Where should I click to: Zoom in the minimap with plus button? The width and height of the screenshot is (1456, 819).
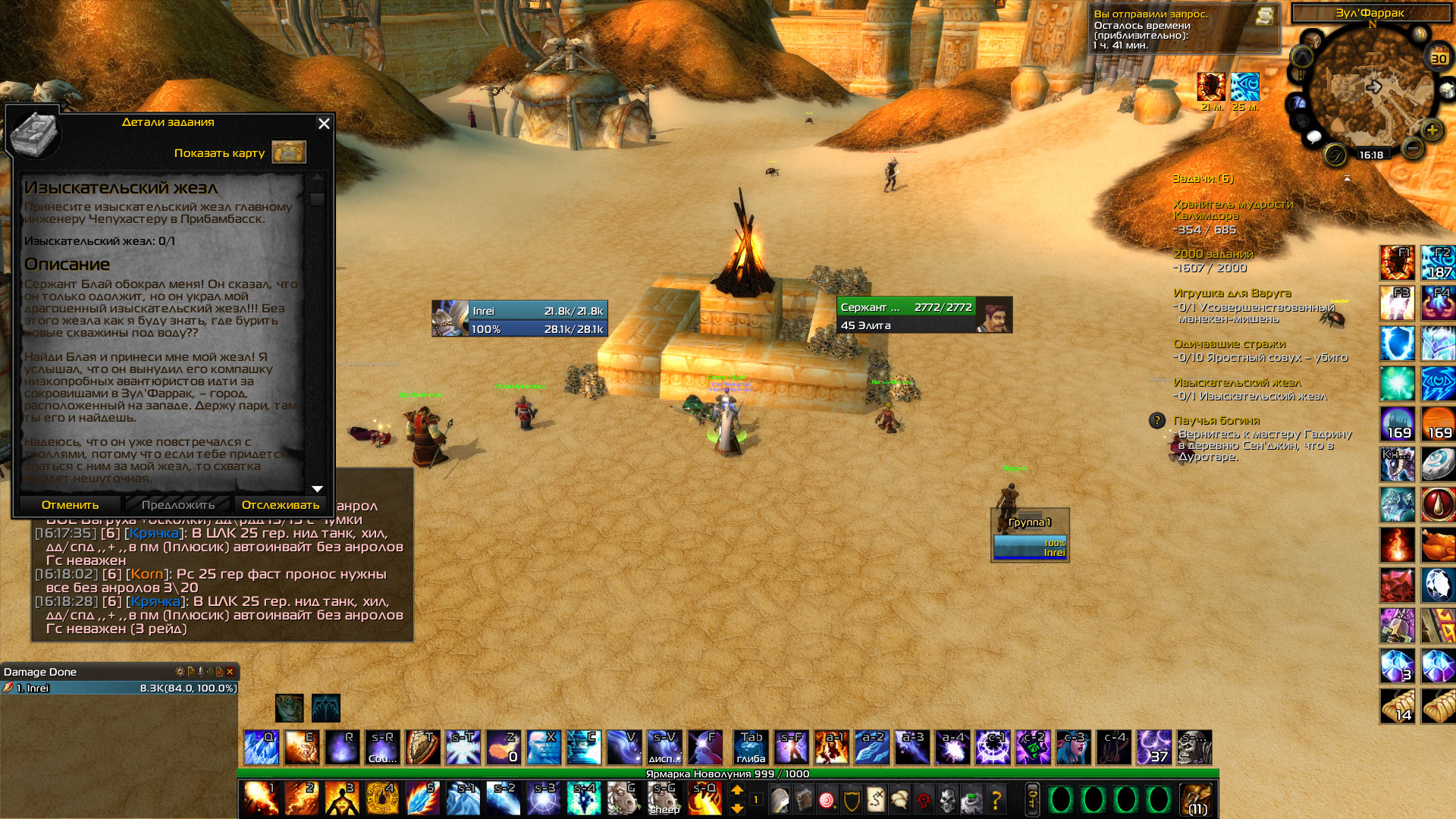(x=1432, y=130)
